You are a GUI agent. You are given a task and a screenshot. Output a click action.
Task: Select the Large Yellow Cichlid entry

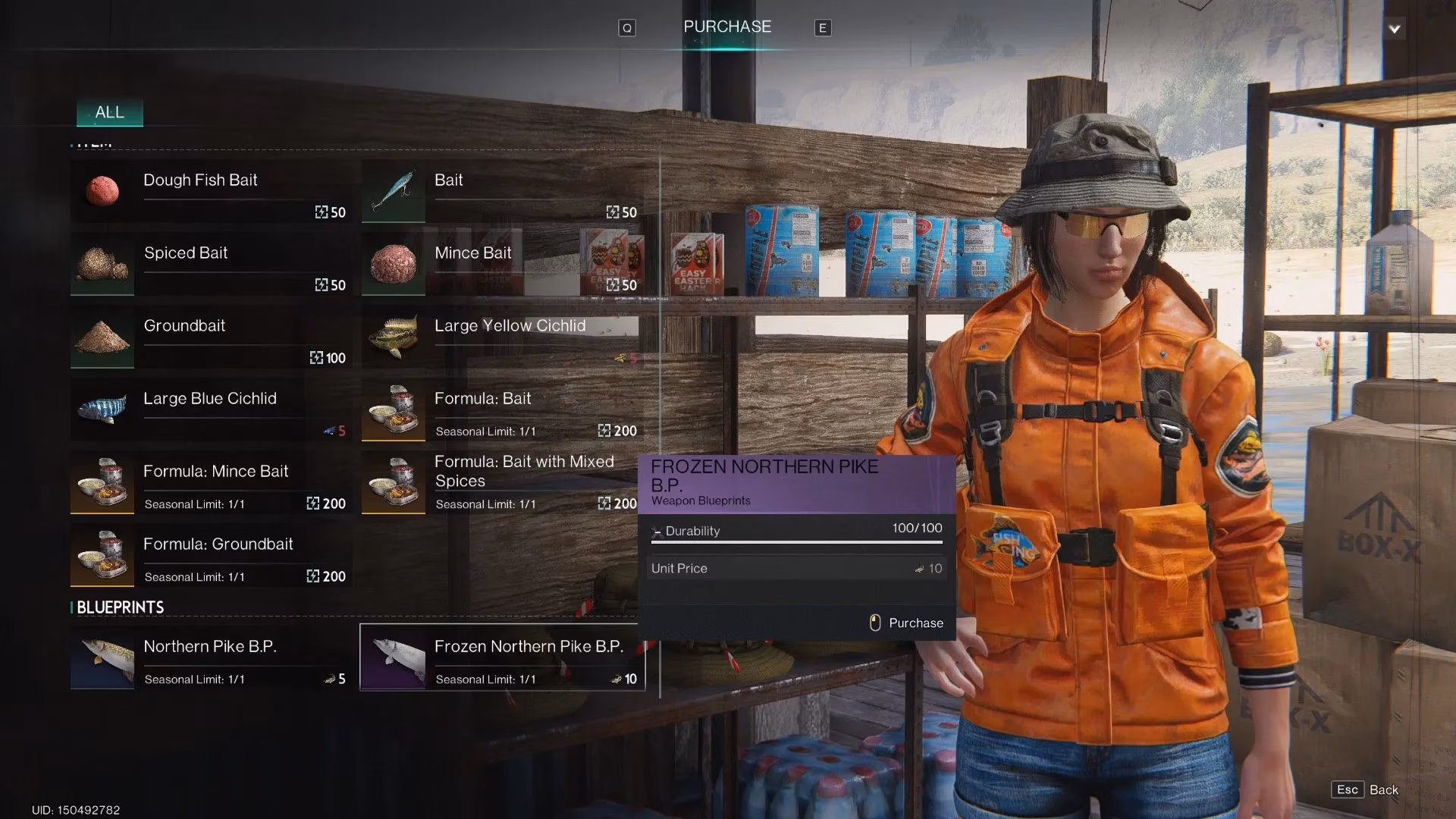click(x=502, y=336)
